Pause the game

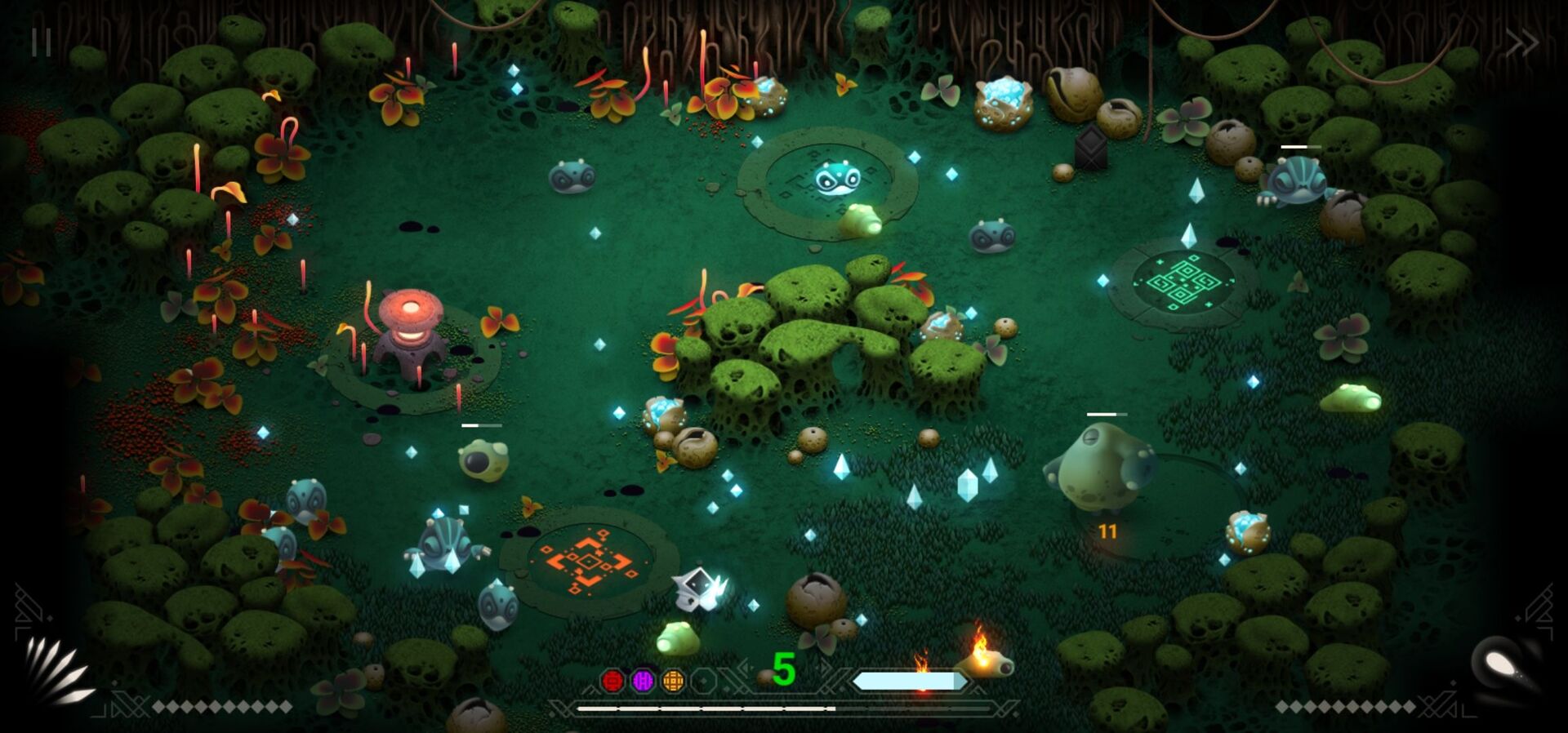41,42
